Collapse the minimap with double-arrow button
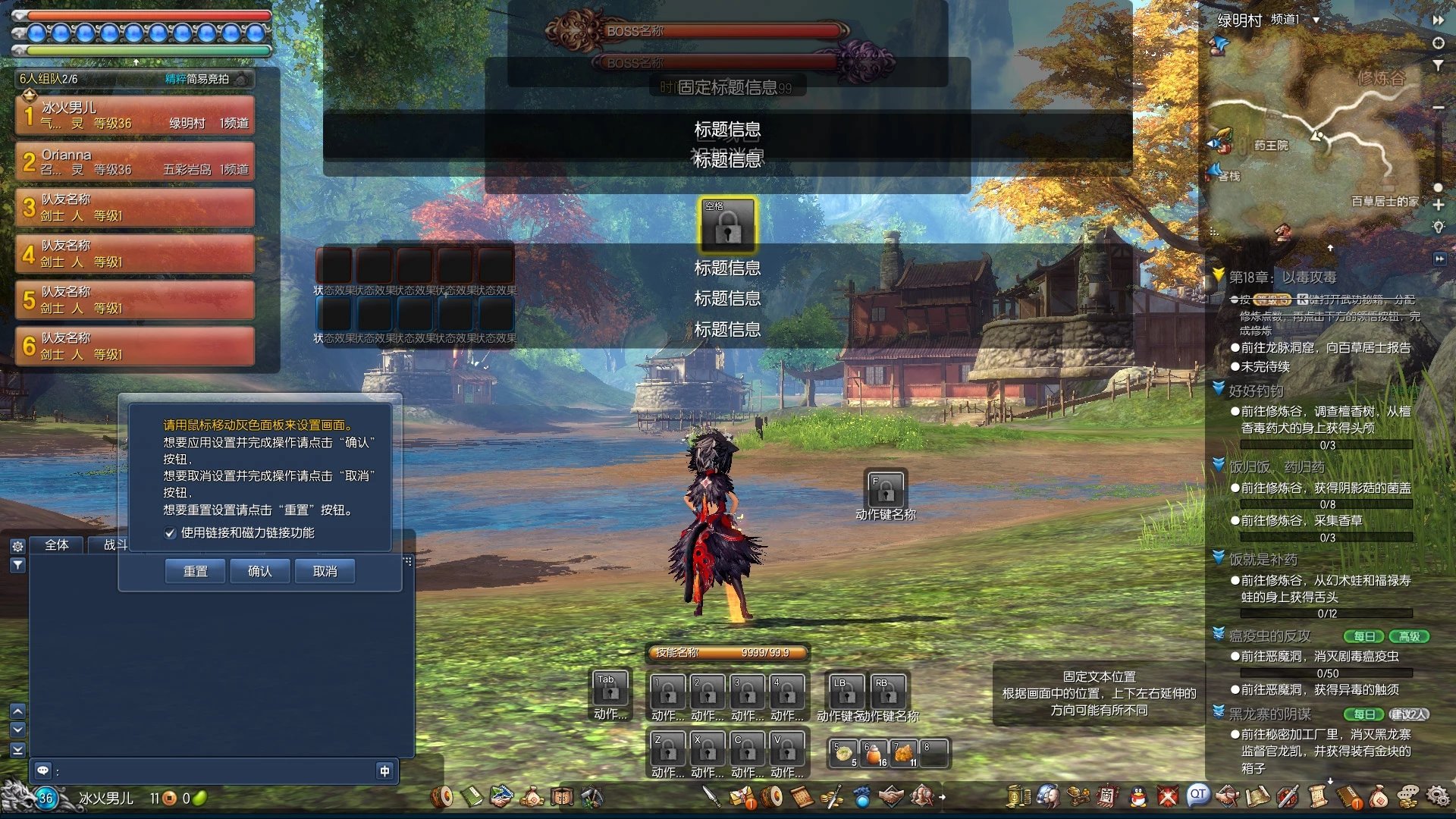The image size is (1456, 819). tap(1438, 20)
